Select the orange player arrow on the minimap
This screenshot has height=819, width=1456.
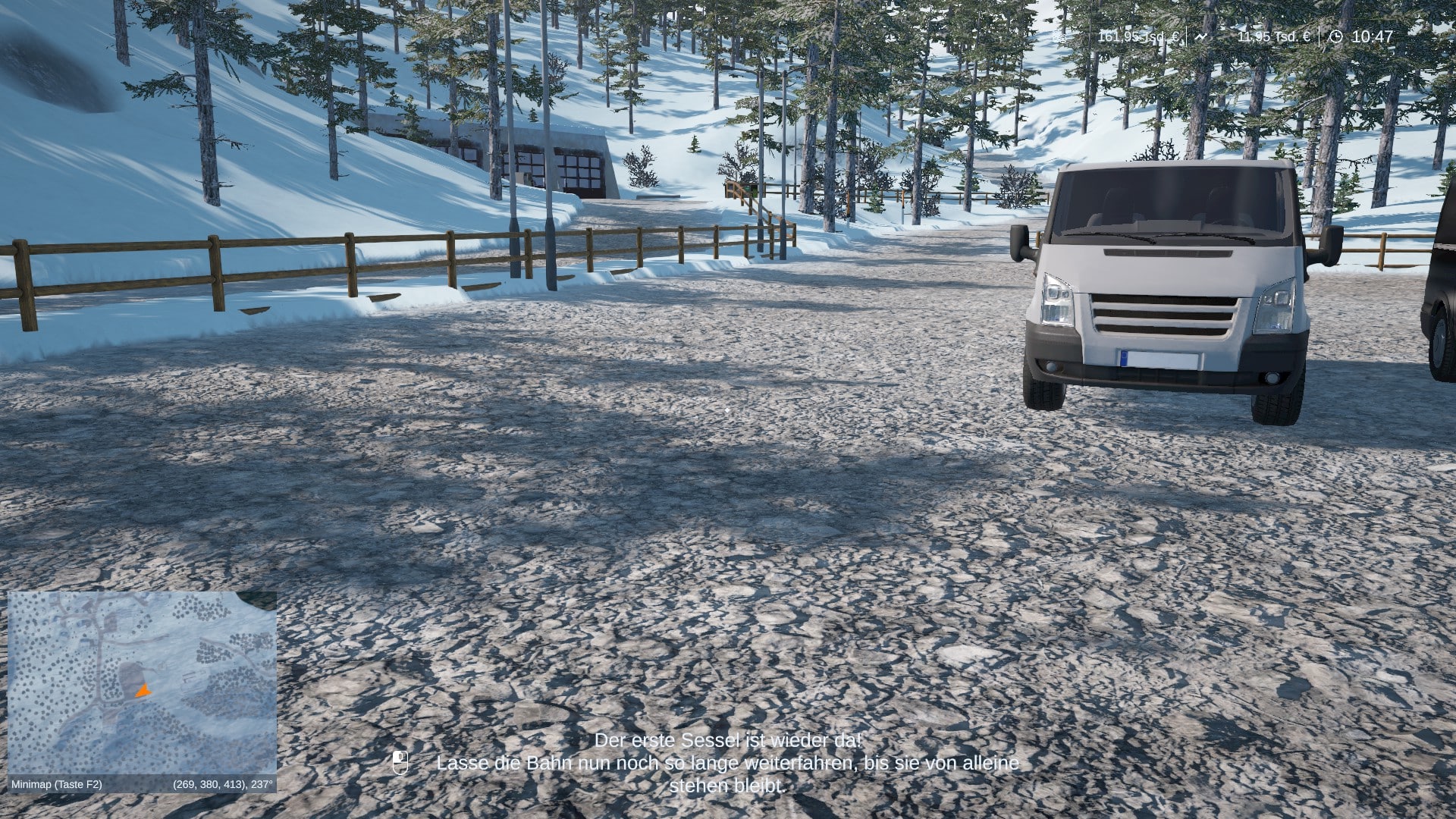pos(143,691)
